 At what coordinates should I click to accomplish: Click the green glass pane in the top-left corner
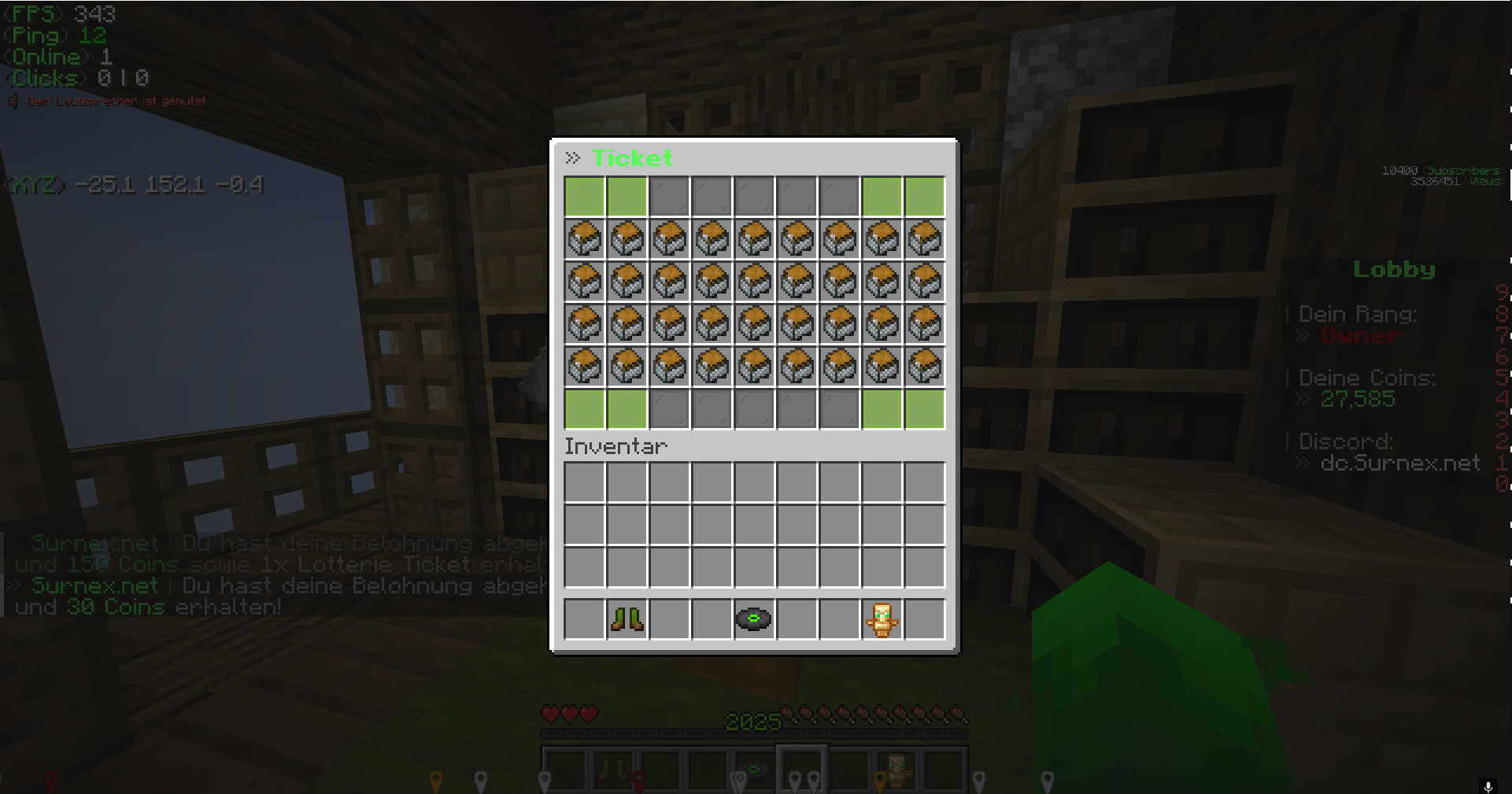(x=584, y=197)
